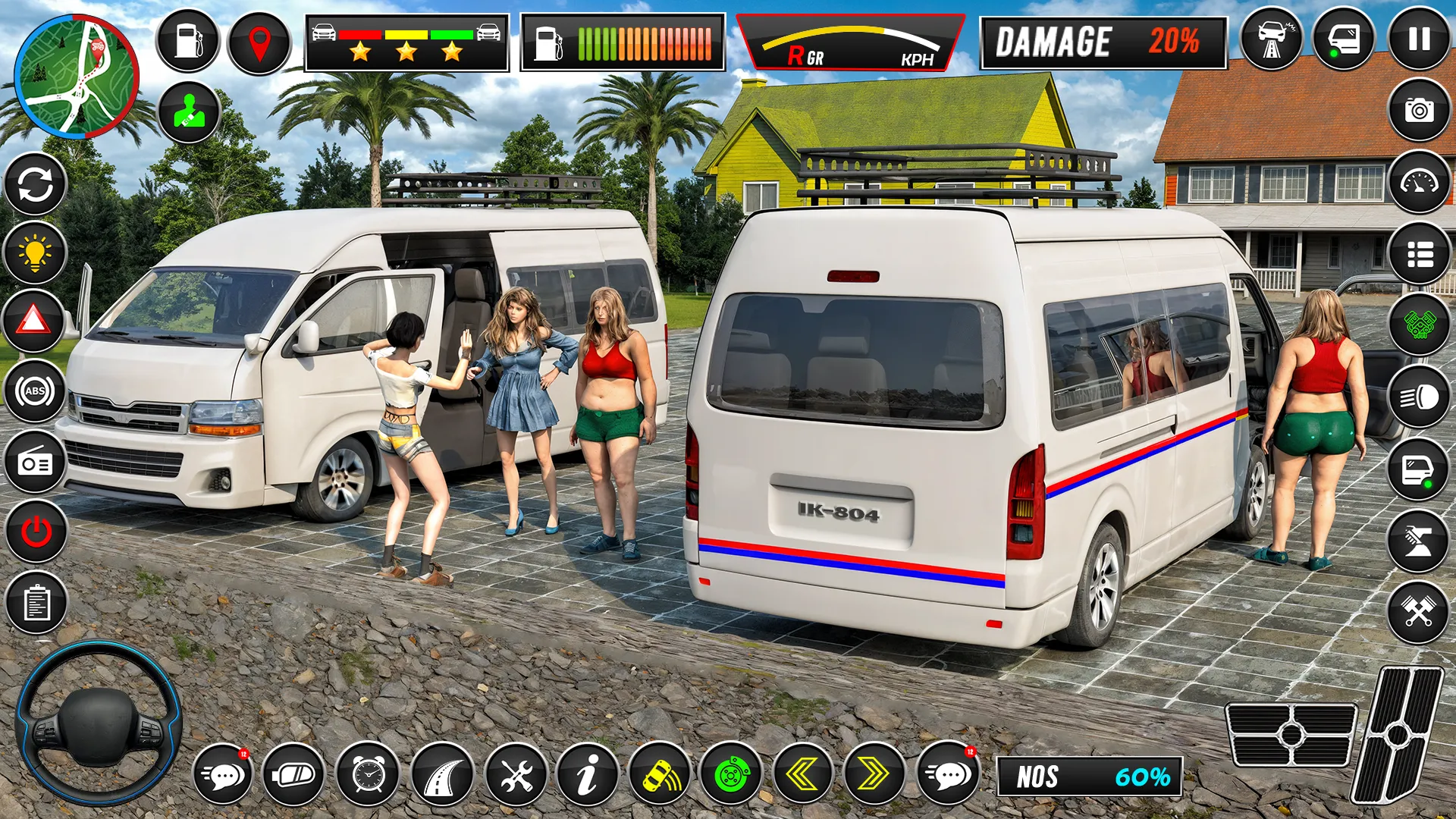
Task: Open the incoming chat messages
Action: (224, 775)
